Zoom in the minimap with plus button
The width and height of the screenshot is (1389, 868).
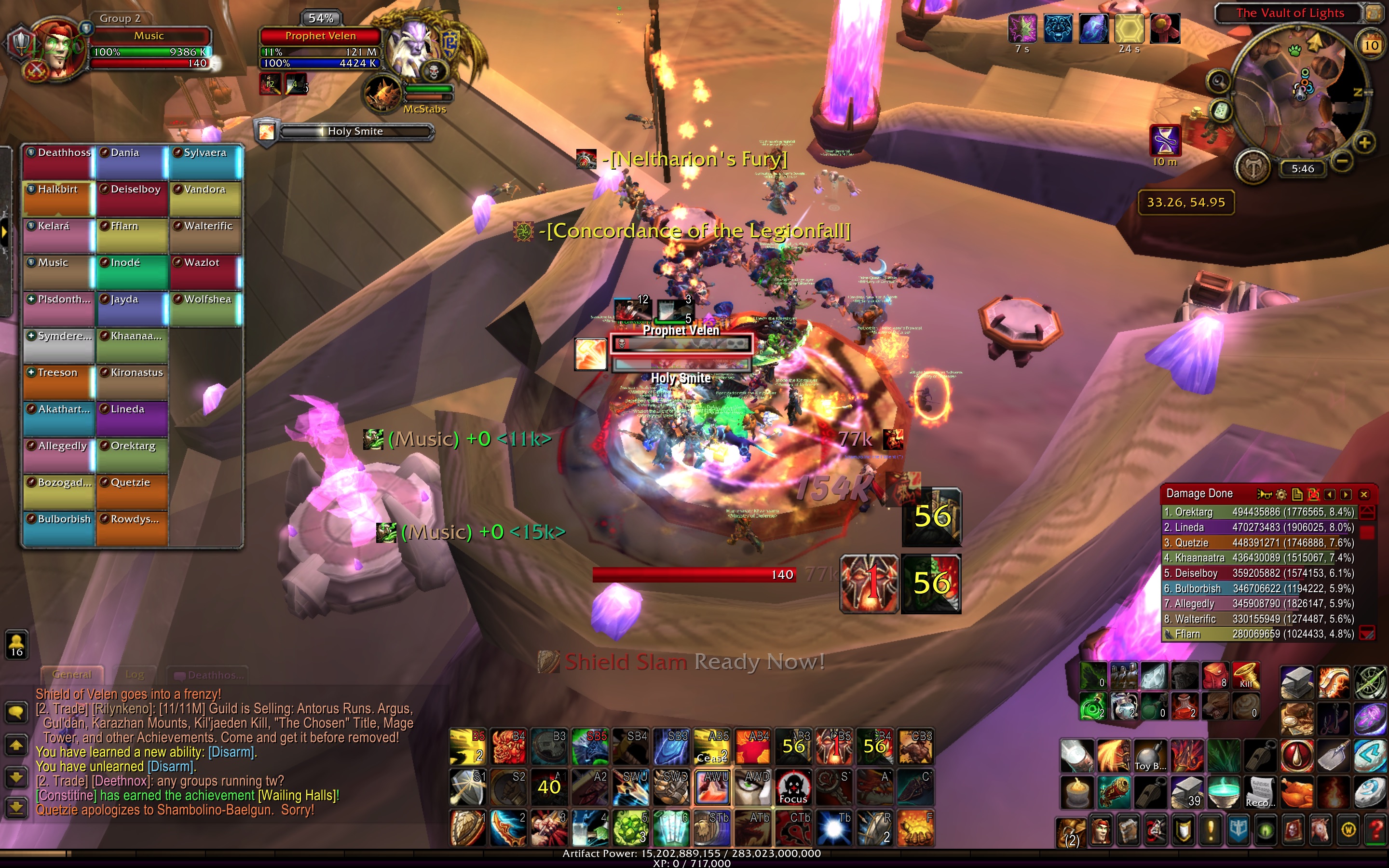(x=1365, y=142)
